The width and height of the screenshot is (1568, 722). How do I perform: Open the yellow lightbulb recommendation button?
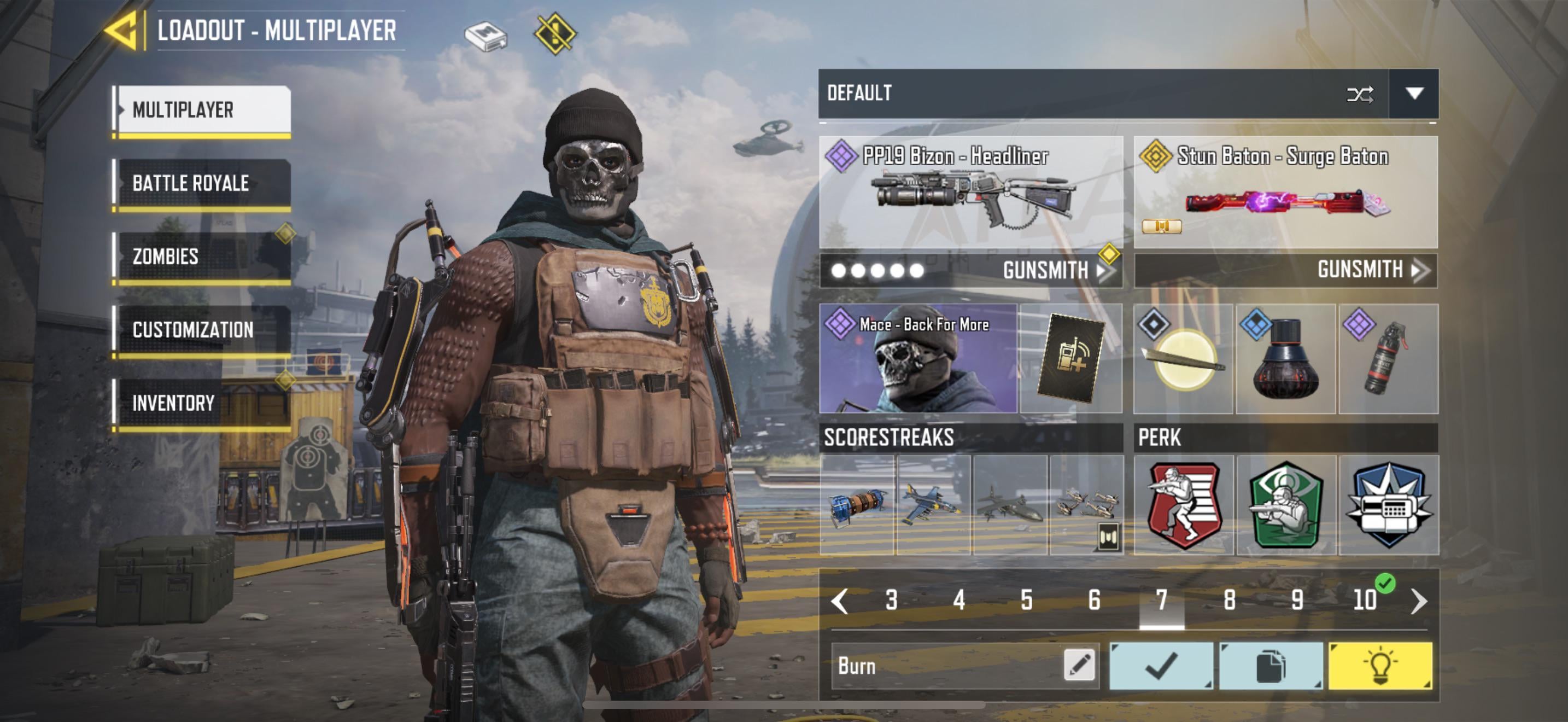click(x=1379, y=665)
